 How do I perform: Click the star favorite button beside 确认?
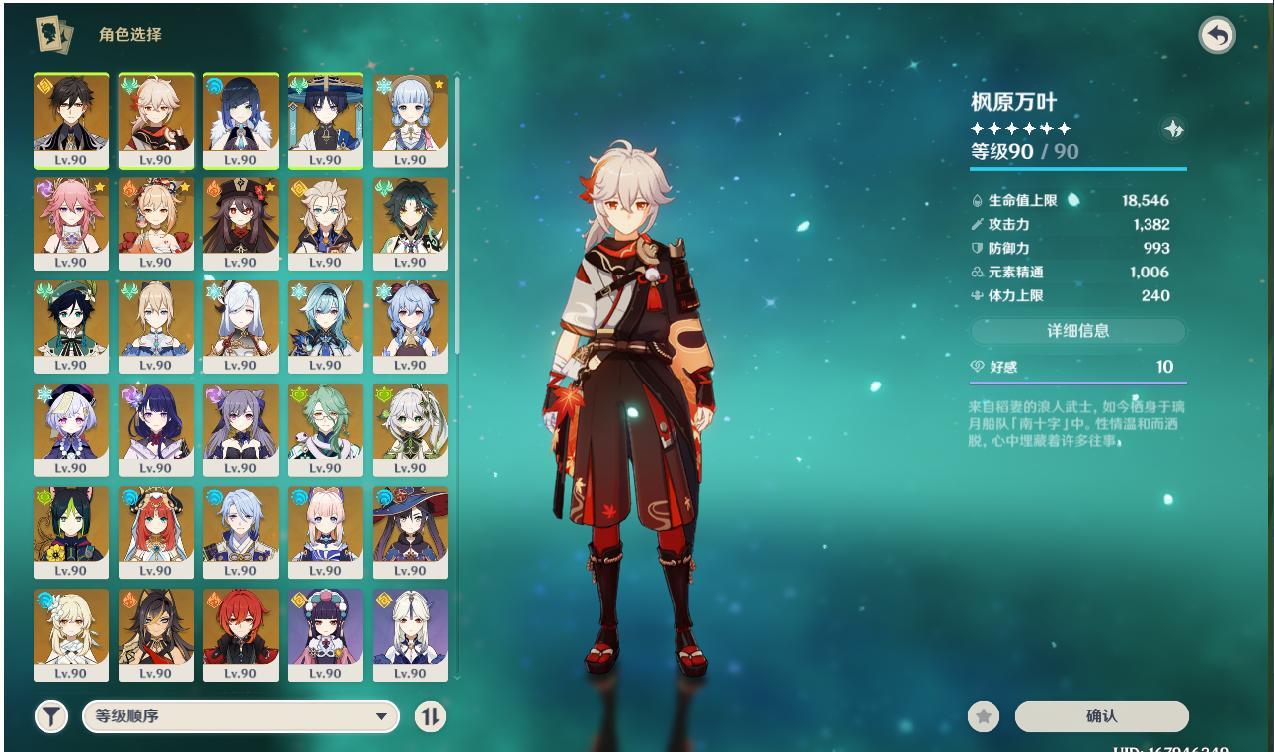[984, 716]
